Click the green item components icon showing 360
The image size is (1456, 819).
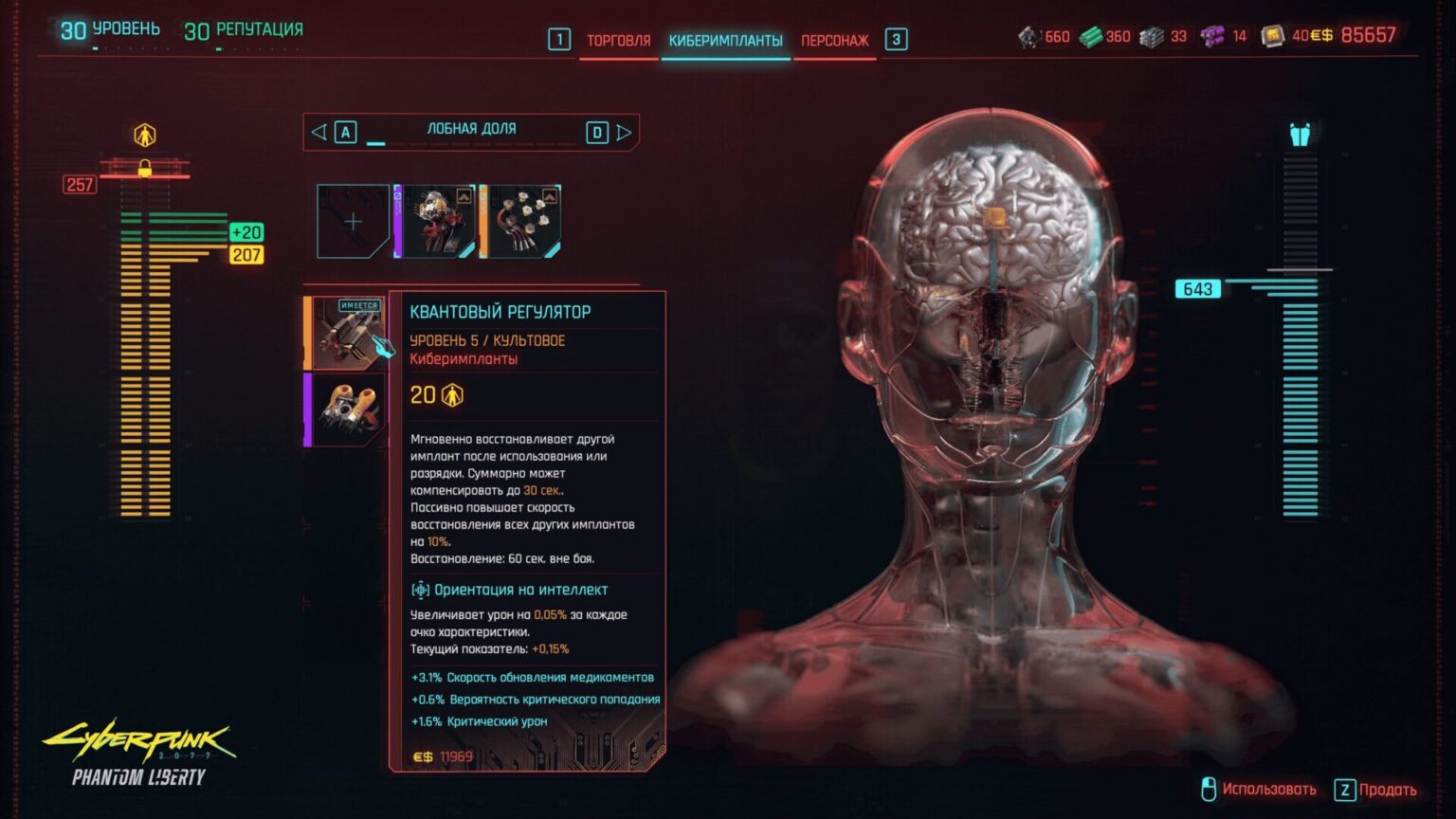[1090, 37]
